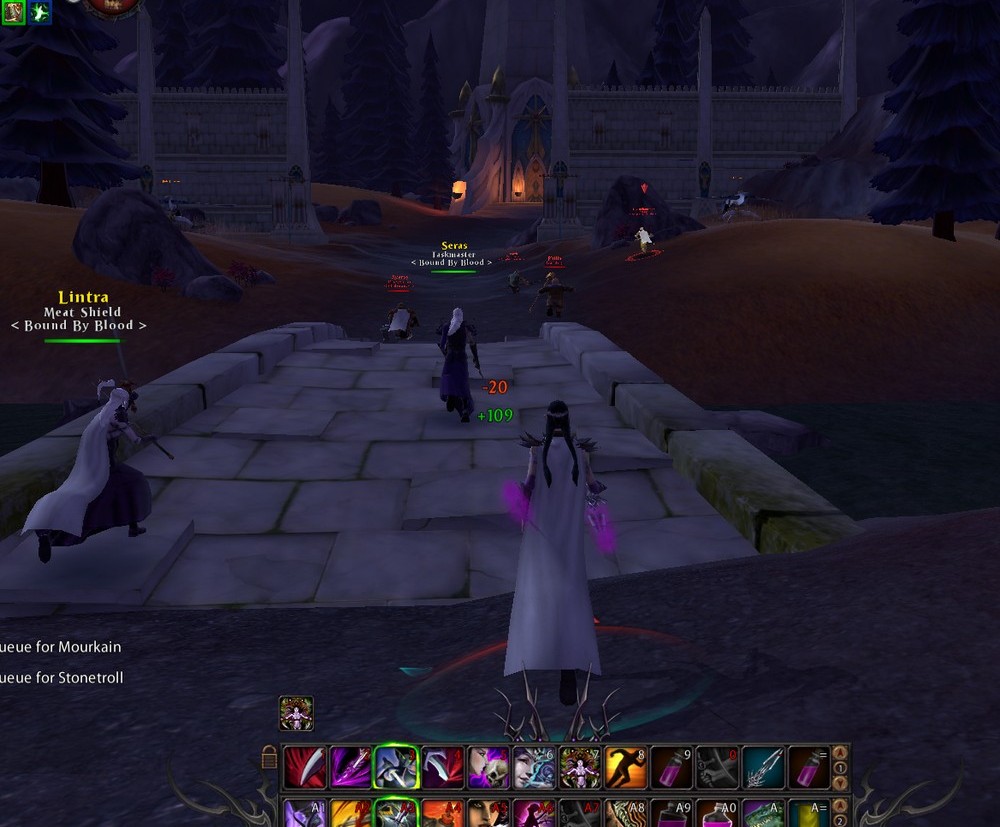Target Seras the Taskmaster's nameplate
The height and width of the screenshot is (827, 1000).
454,246
